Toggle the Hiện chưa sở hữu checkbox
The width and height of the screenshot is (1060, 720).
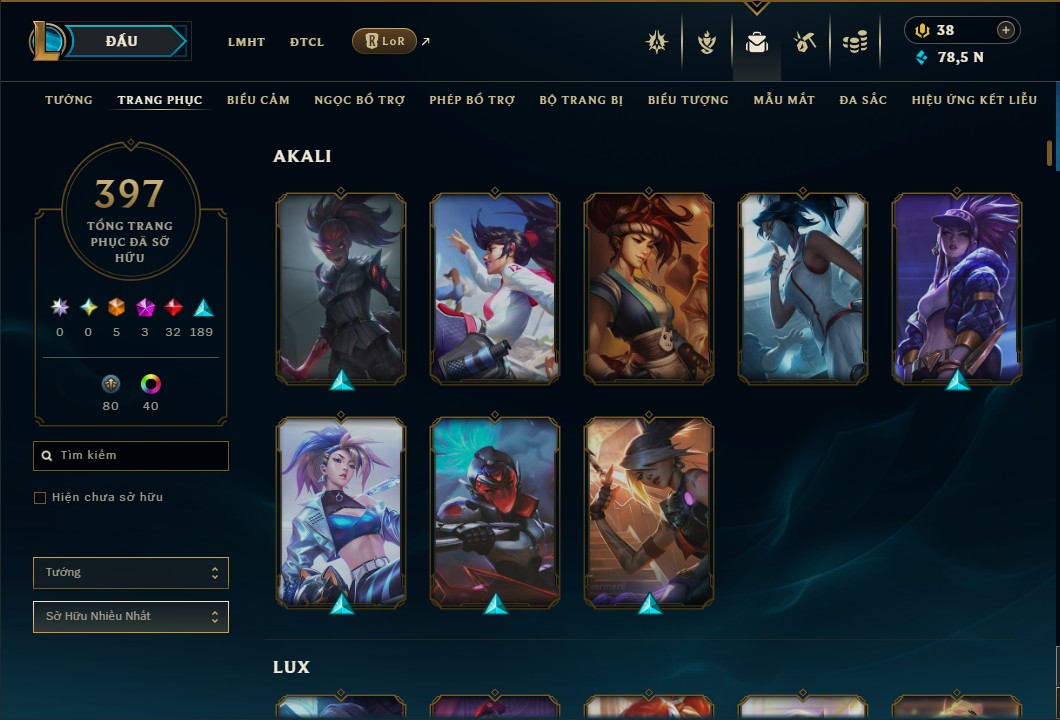click(40, 498)
